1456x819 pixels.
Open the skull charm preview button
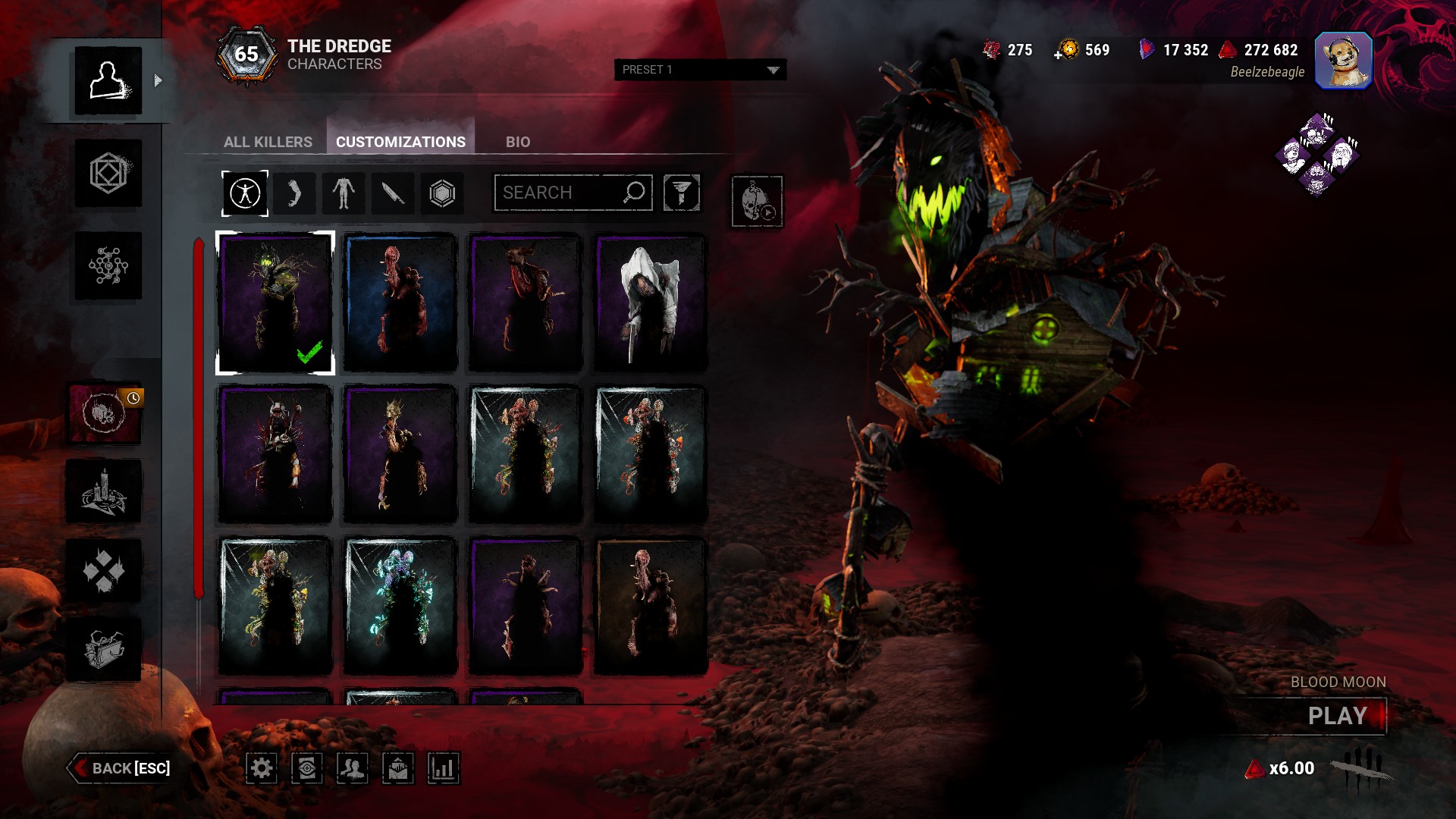(756, 201)
